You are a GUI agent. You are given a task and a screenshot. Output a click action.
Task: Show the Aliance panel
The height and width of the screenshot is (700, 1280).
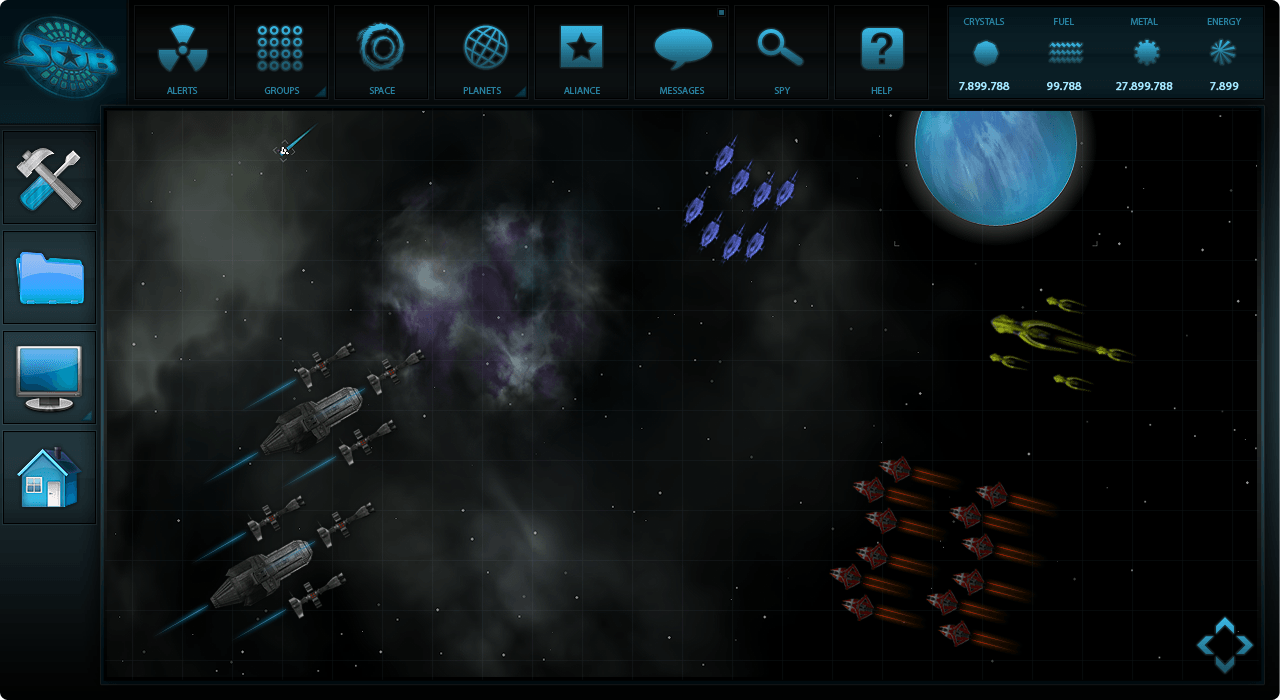point(581,53)
